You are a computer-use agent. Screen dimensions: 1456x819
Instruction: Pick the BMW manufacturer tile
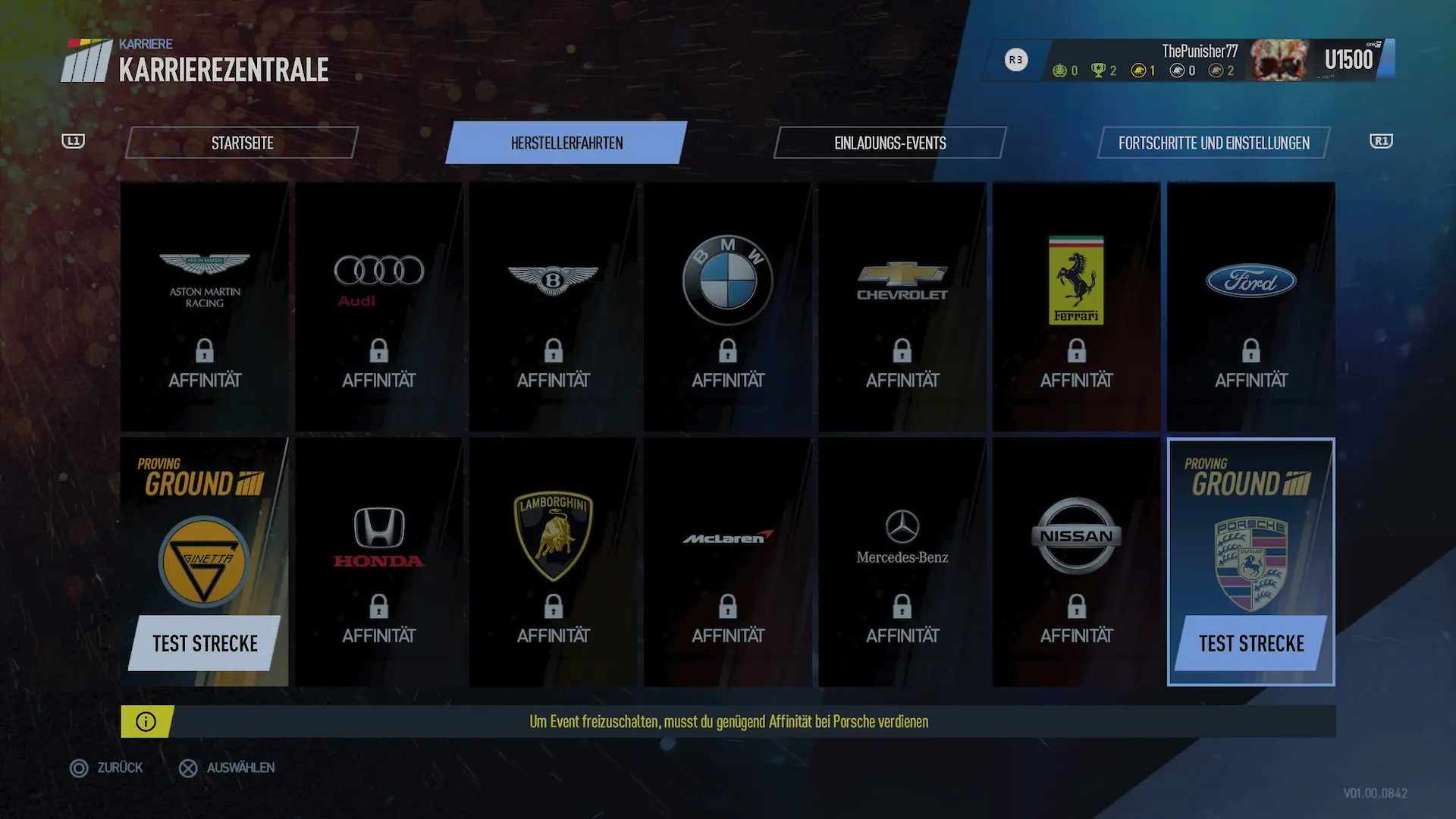click(x=728, y=307)
